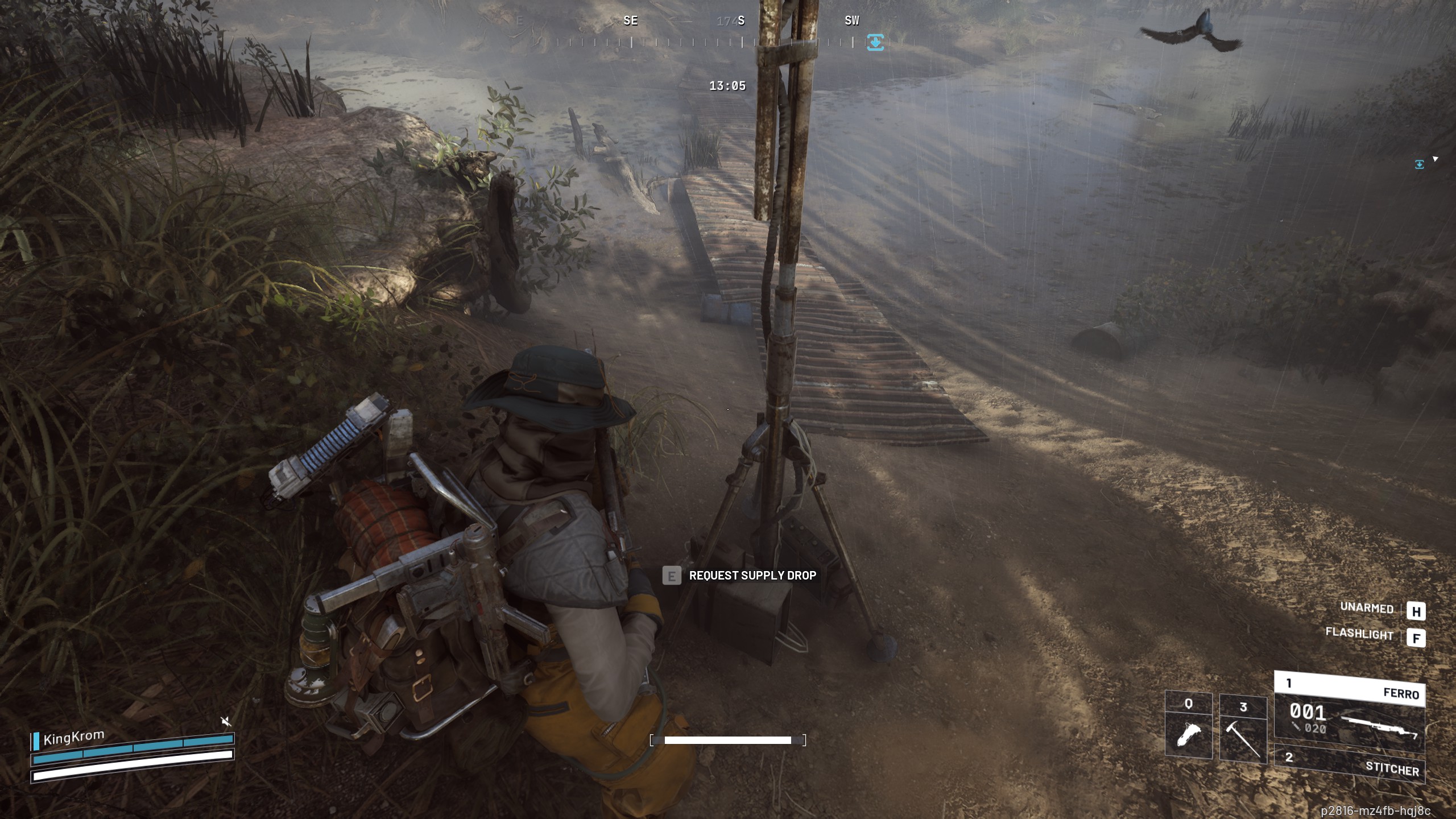Click the SE marker on the compass
This screenshot has height=819, width=1456.
(x=630, y=21)
